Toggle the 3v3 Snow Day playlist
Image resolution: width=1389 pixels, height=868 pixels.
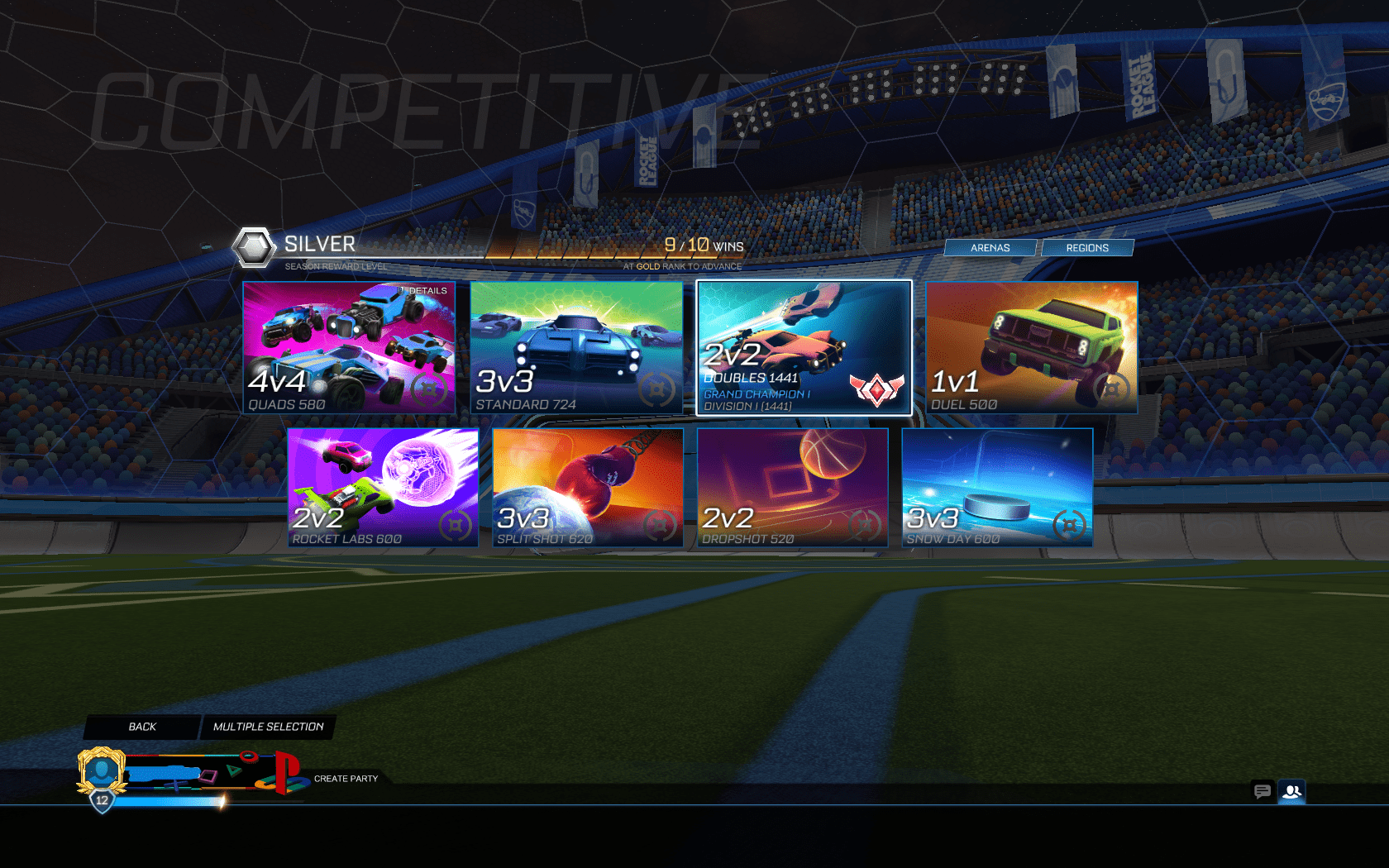(x=998, y=487)
